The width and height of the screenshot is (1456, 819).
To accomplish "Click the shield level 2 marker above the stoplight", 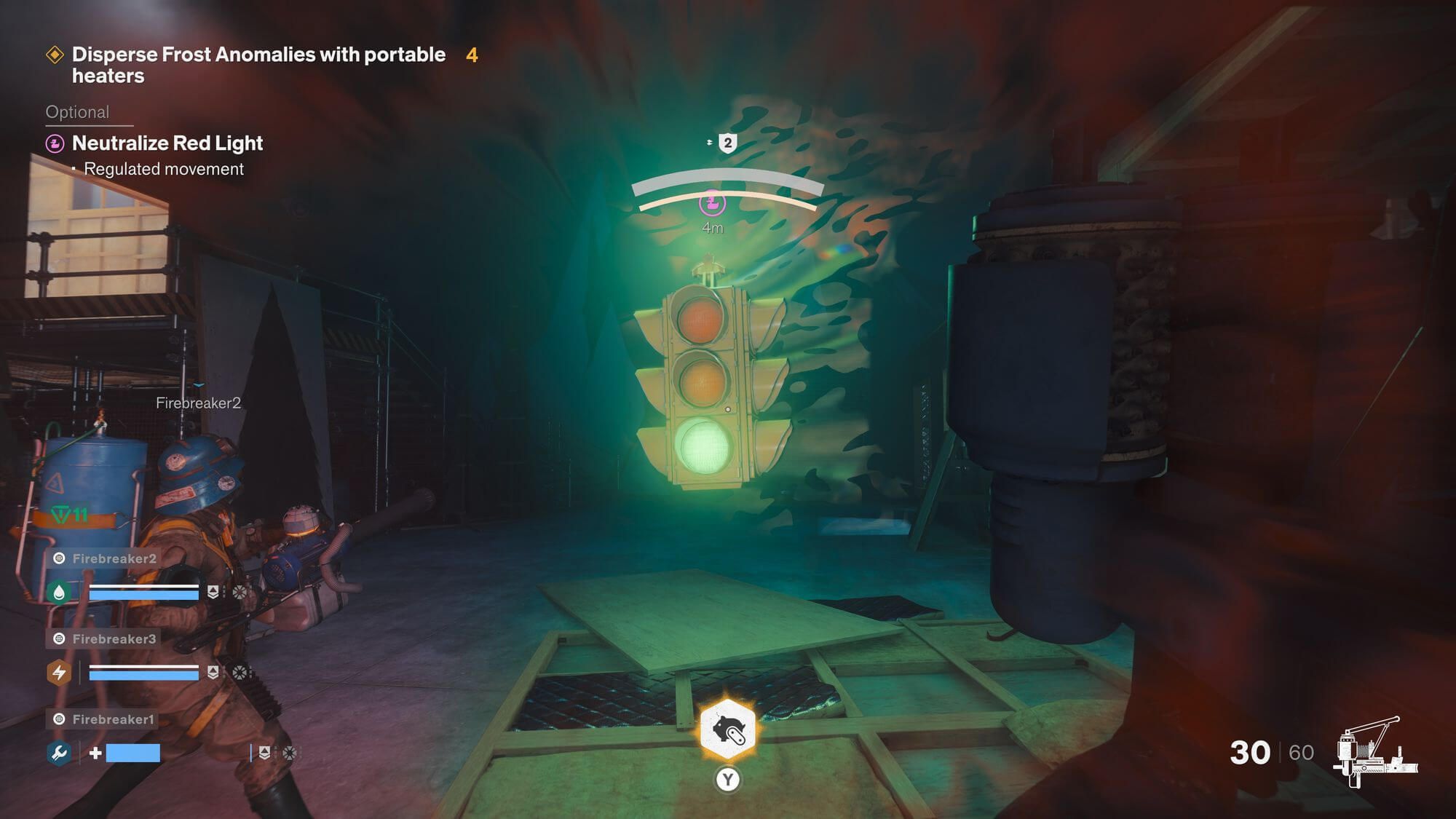I will pyautogui.click(x=727, y=143).
